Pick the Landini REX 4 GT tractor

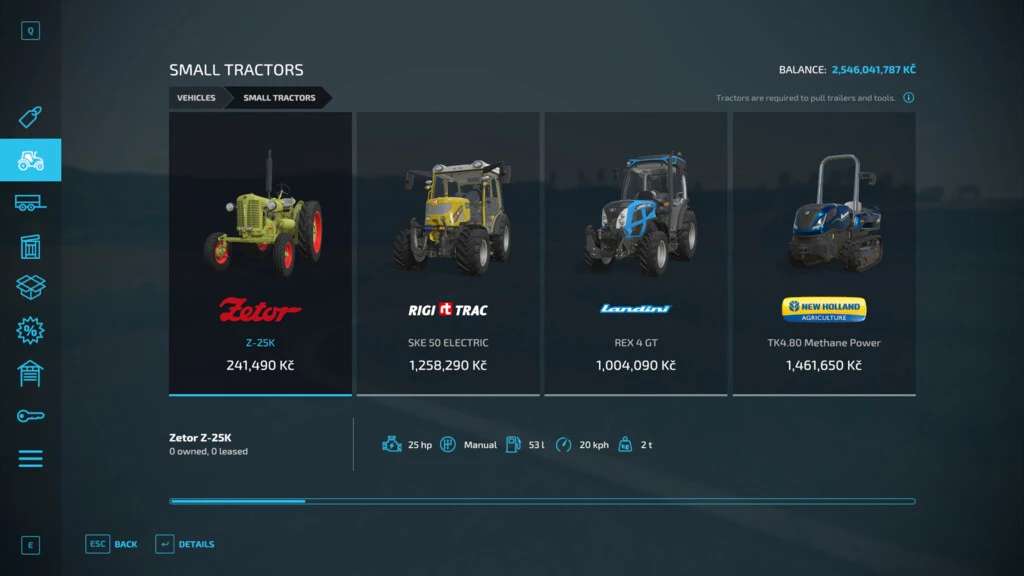click(636, 253)
